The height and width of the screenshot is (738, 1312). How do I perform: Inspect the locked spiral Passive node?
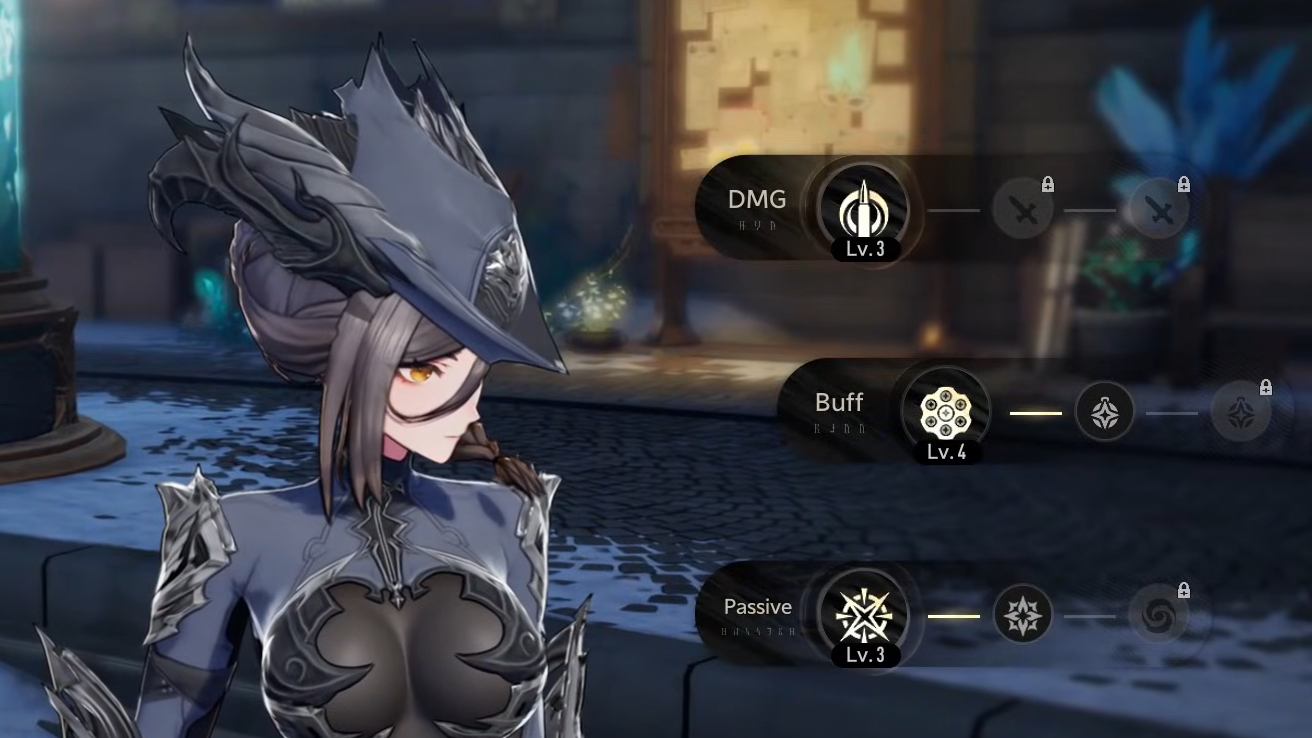click(1158, 614)
